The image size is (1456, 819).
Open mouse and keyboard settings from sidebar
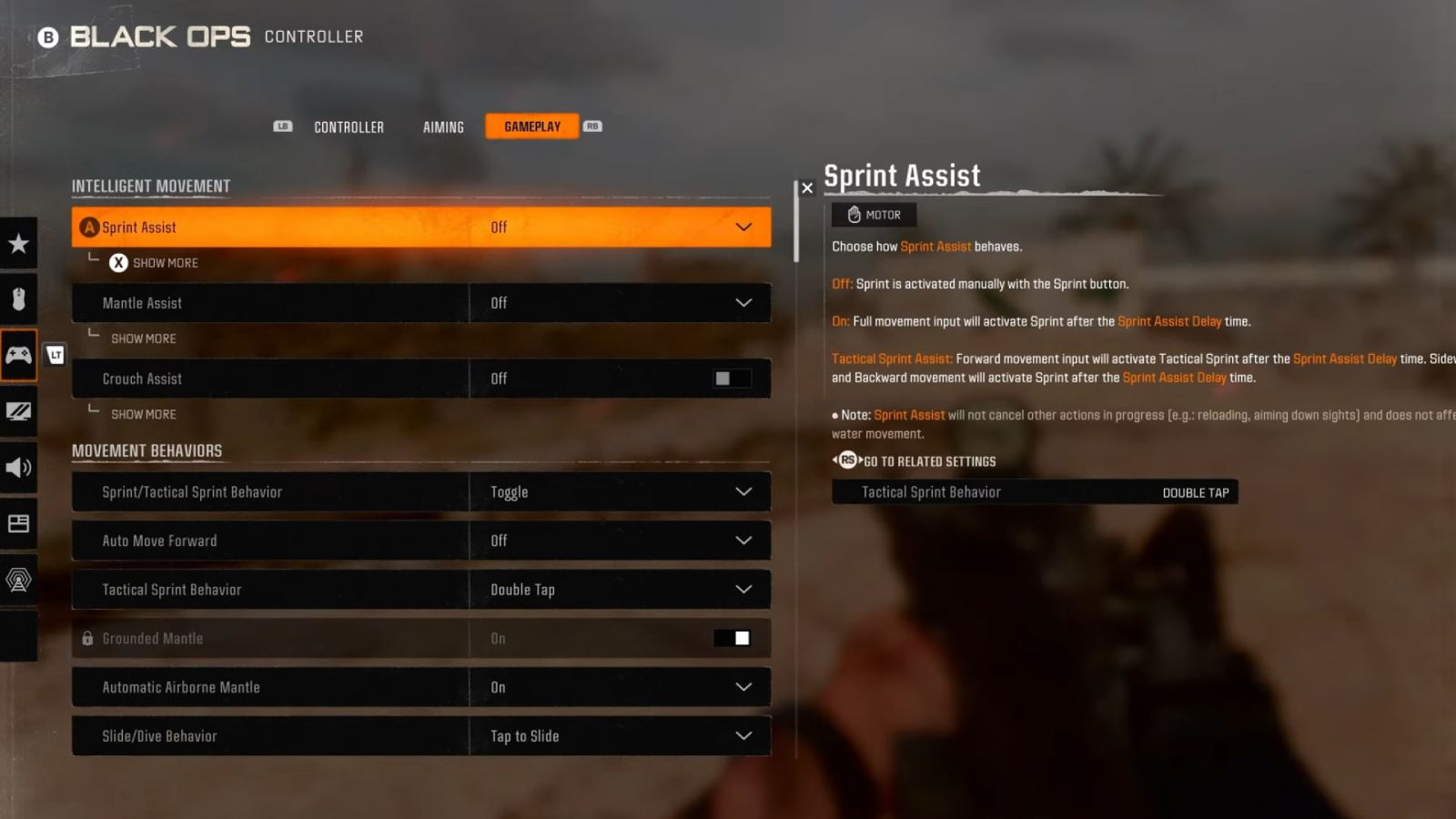19,298
